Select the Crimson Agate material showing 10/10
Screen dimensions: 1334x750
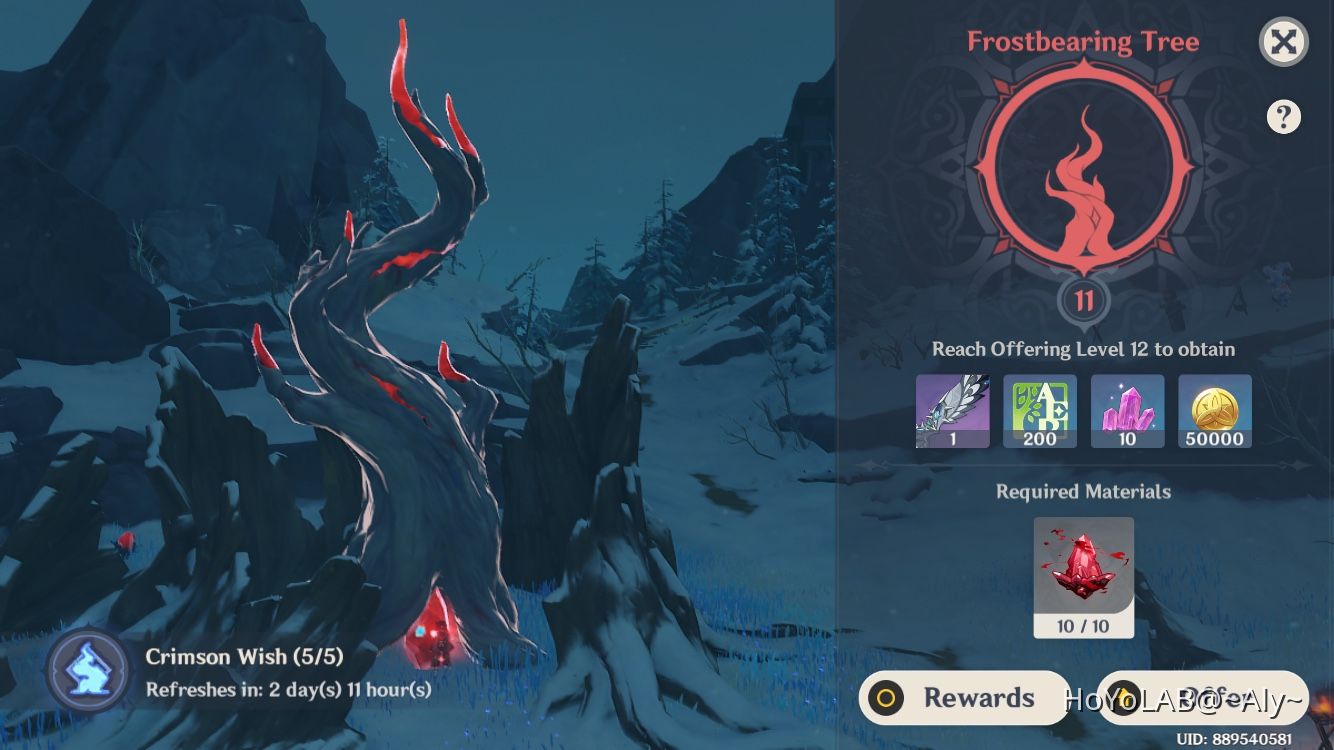(x=1083, y=575)
